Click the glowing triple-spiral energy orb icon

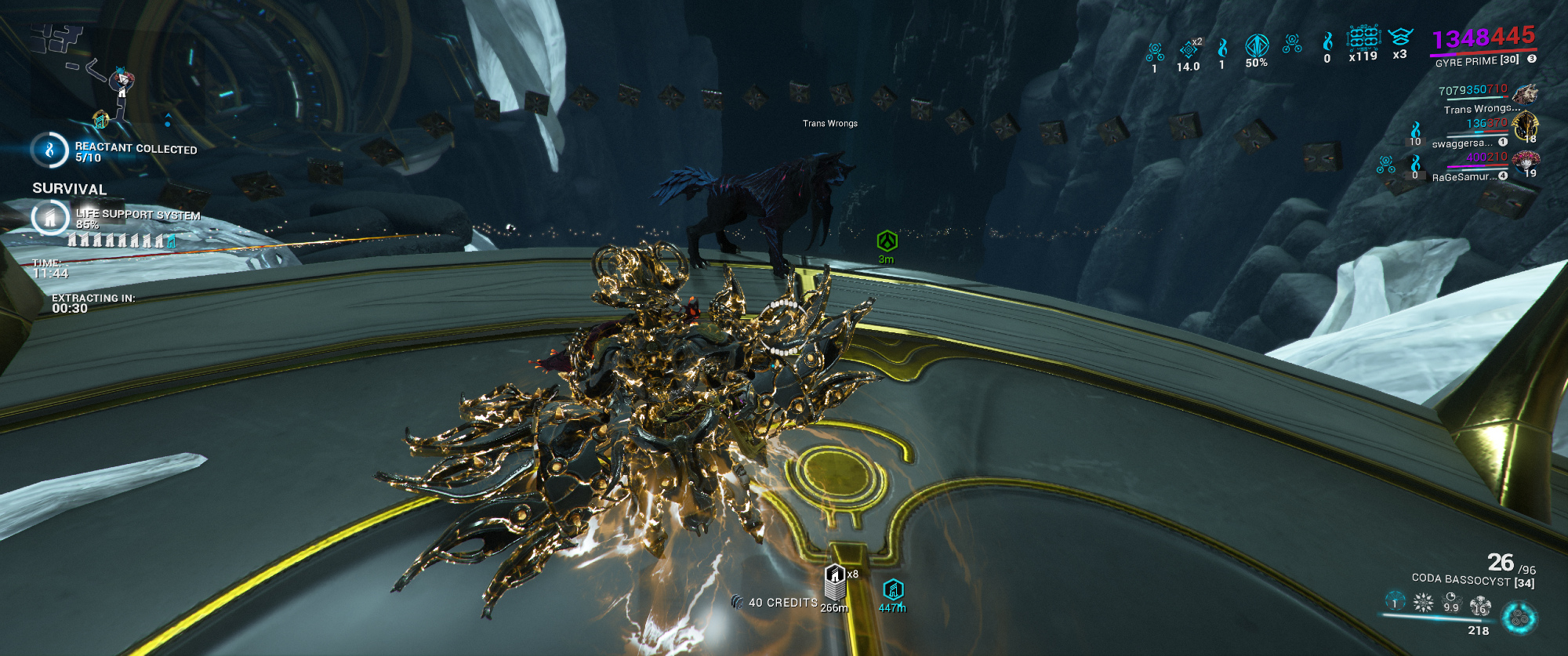click(1519, 618)
